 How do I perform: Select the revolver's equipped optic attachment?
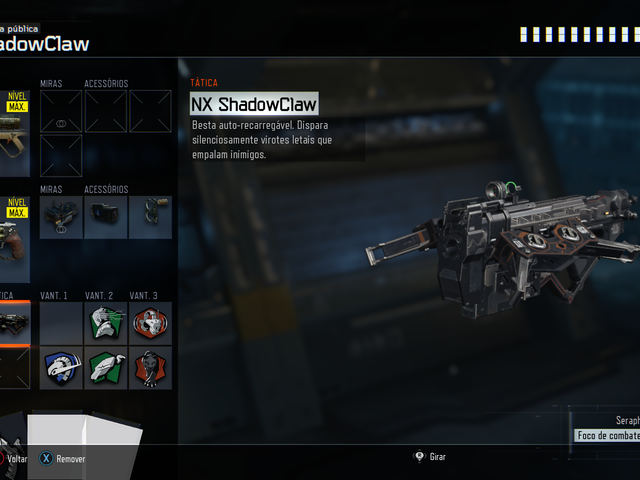tap(61, 217)
